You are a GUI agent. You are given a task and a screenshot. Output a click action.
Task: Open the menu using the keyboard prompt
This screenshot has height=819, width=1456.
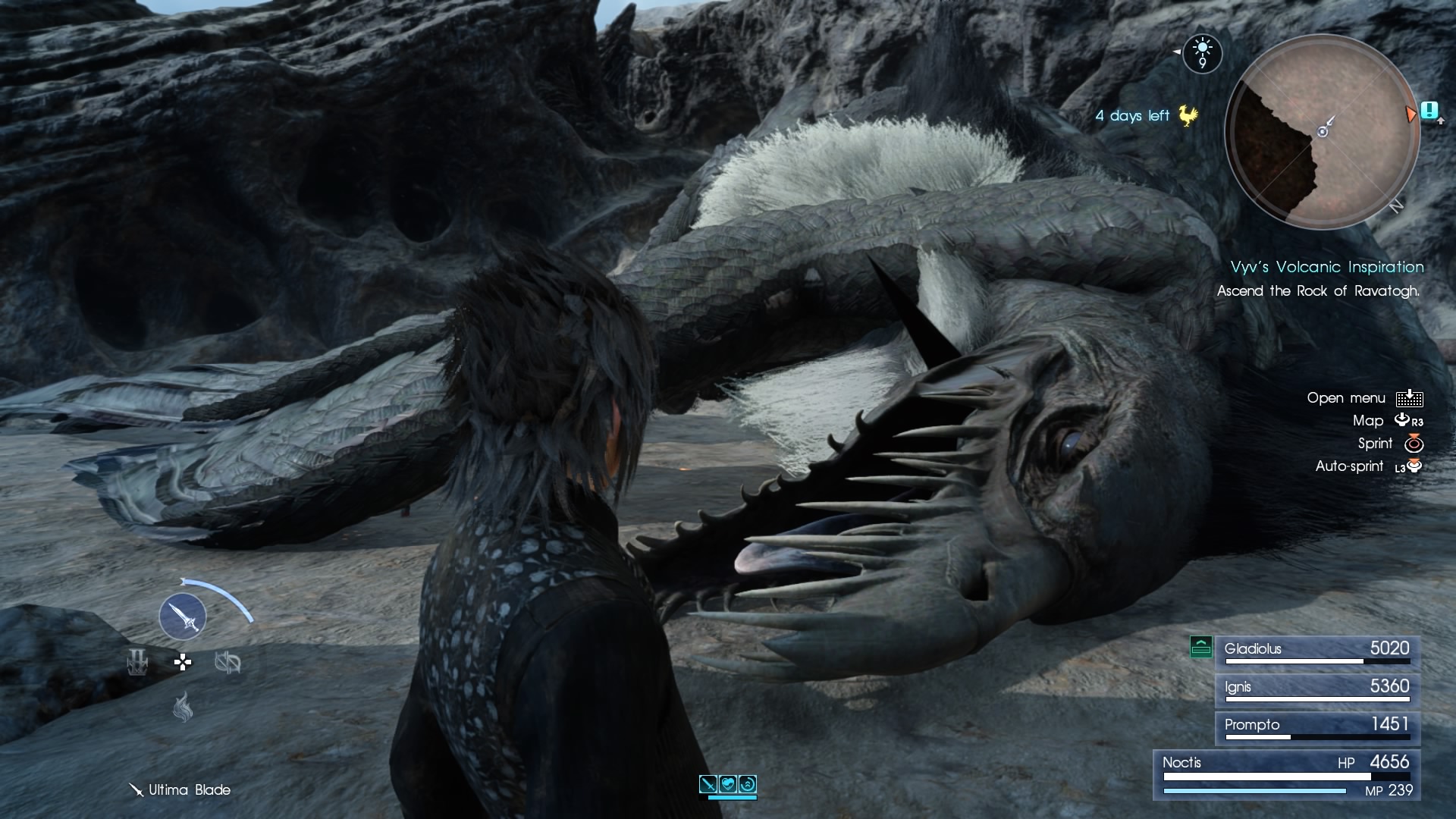(1410, 397)
